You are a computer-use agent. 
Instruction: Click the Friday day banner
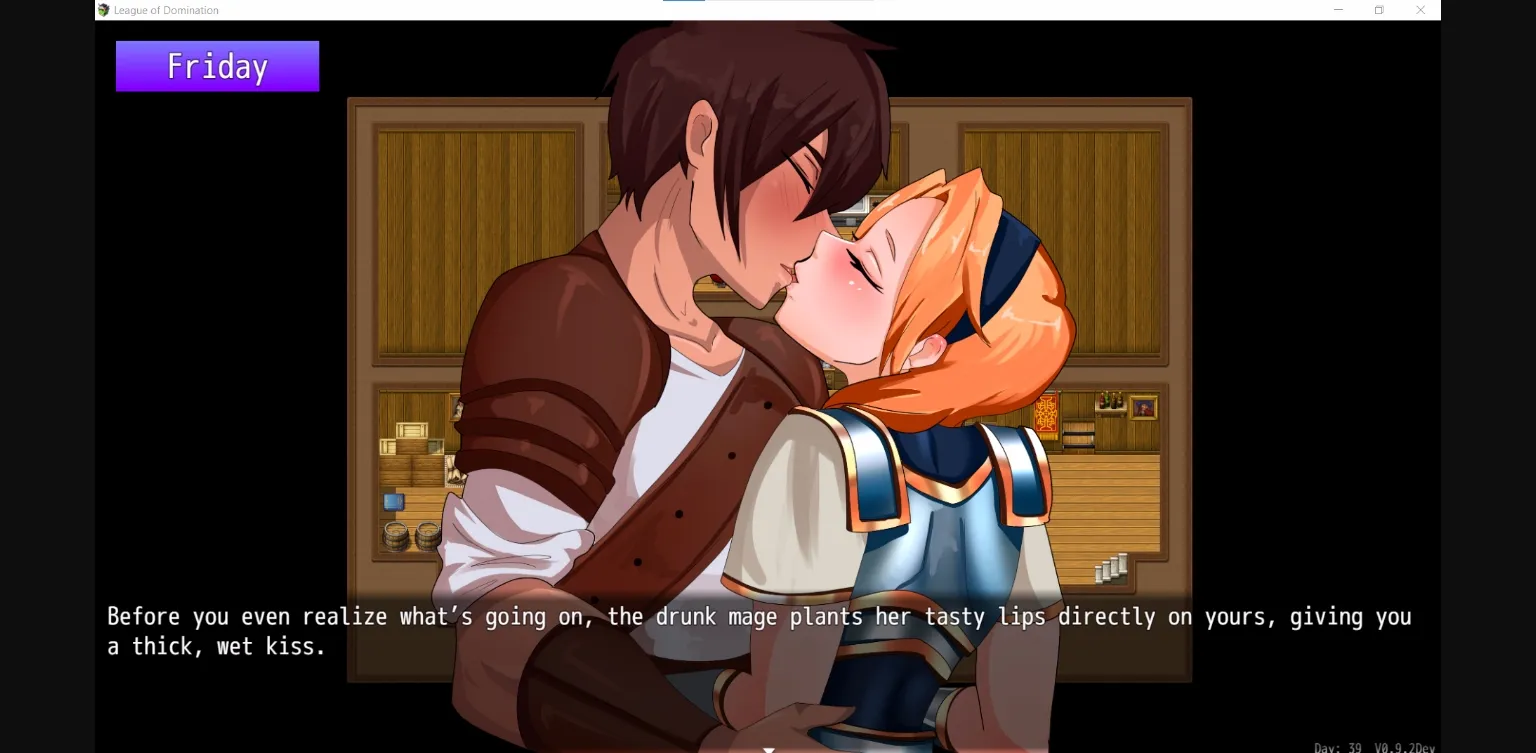pos(216,65)
